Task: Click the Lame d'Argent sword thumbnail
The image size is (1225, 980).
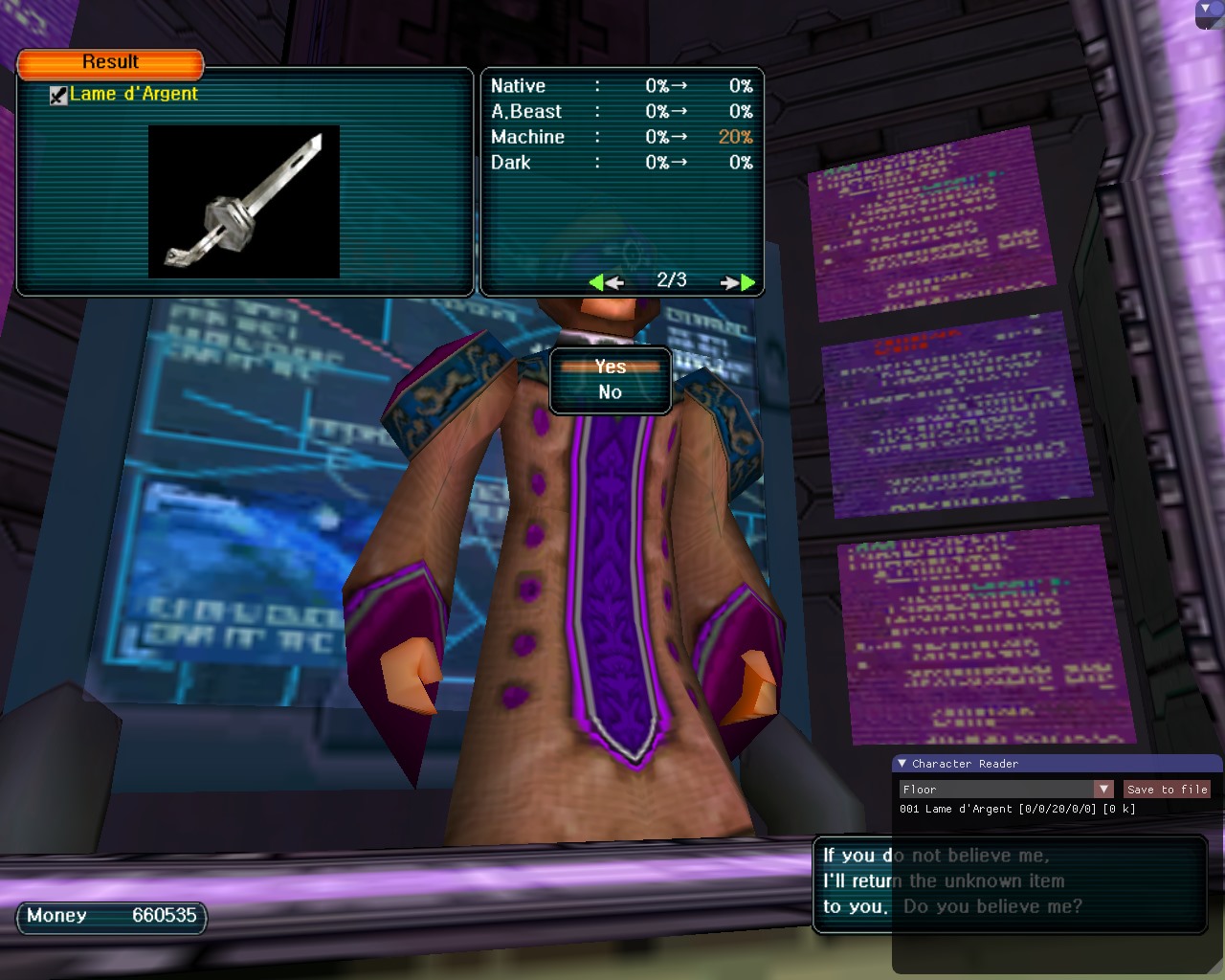Action: coord(244,202)
